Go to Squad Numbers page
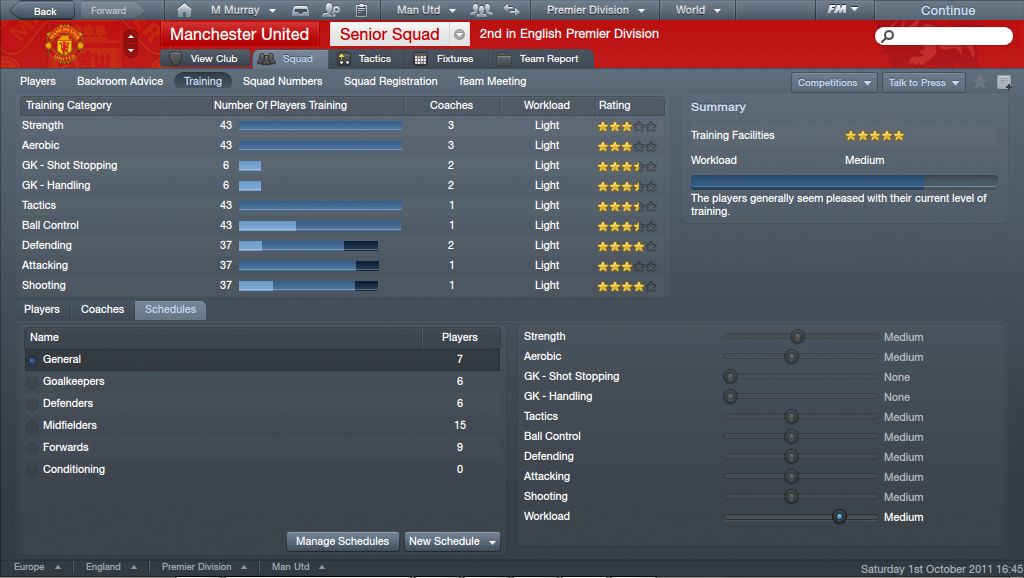The image size is (1024, 578). pos(282,81)
